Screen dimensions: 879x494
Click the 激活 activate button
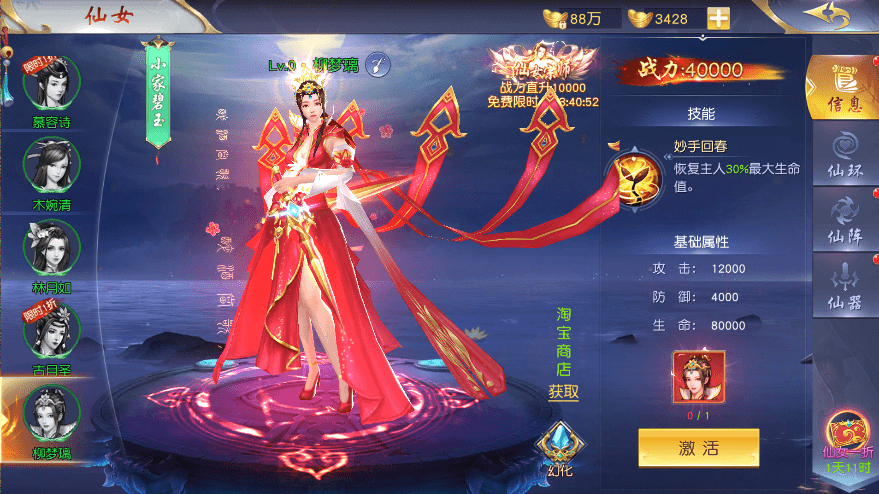[x=698, y=448]
